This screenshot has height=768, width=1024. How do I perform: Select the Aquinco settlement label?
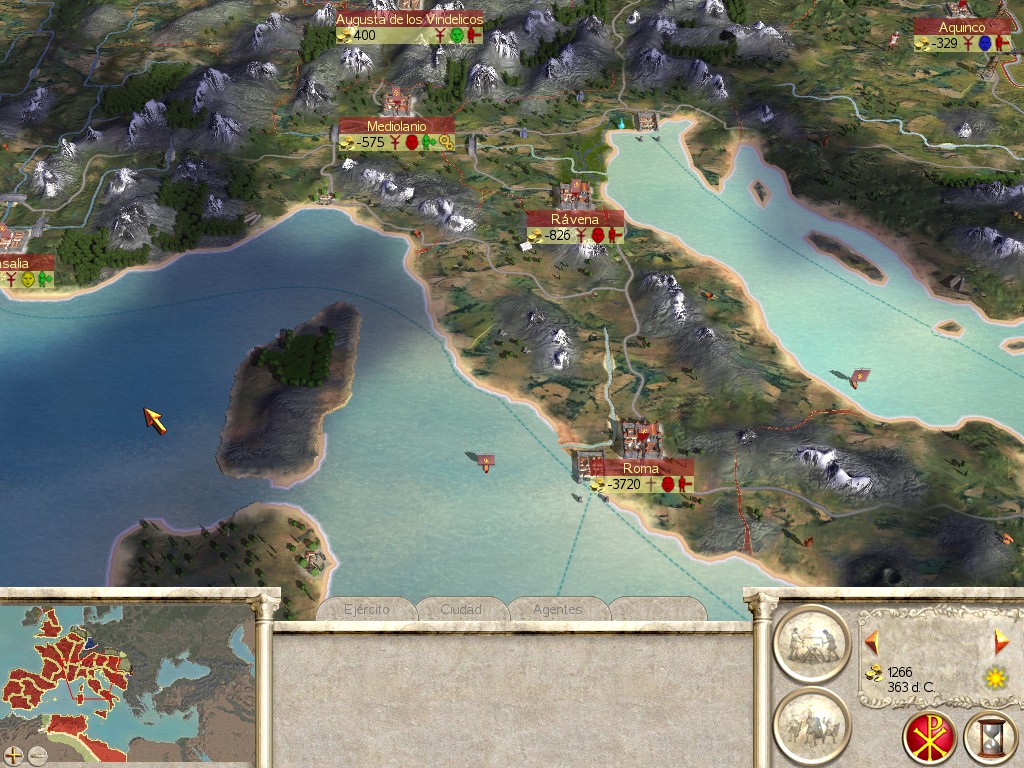click(962, 27)
